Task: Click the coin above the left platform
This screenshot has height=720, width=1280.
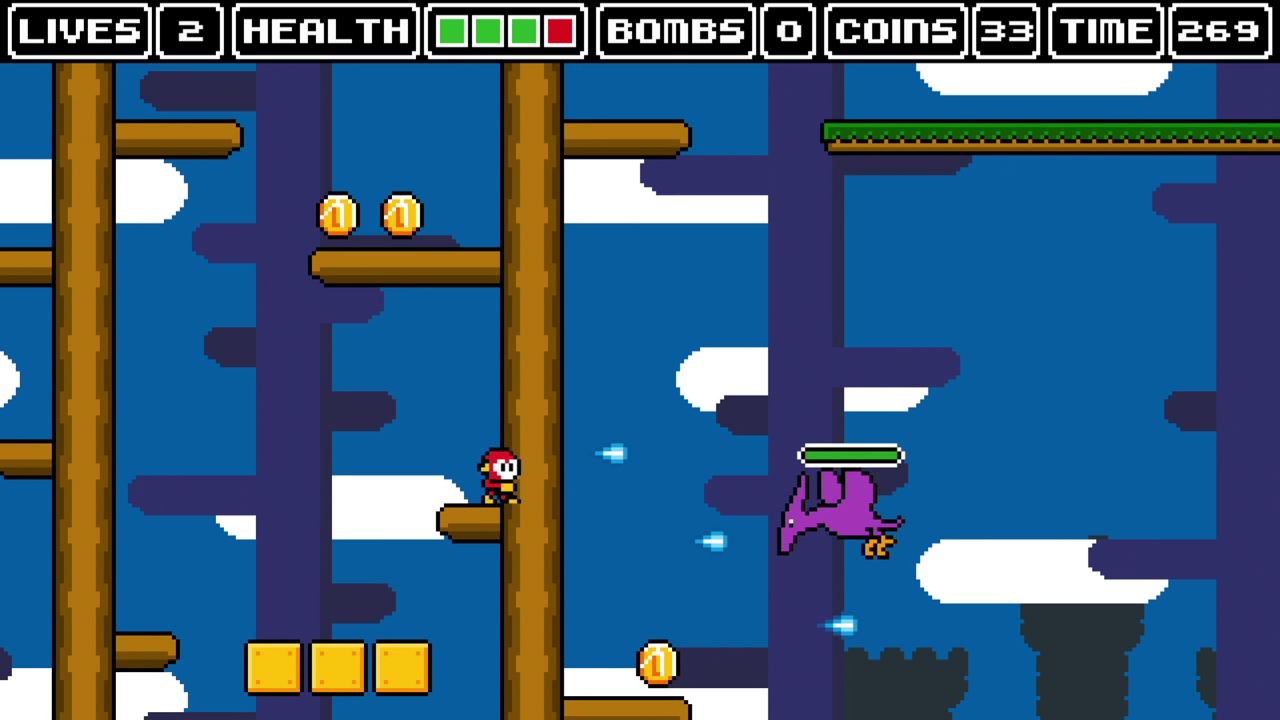Action: pyautogui.click(x=335, y=213)
